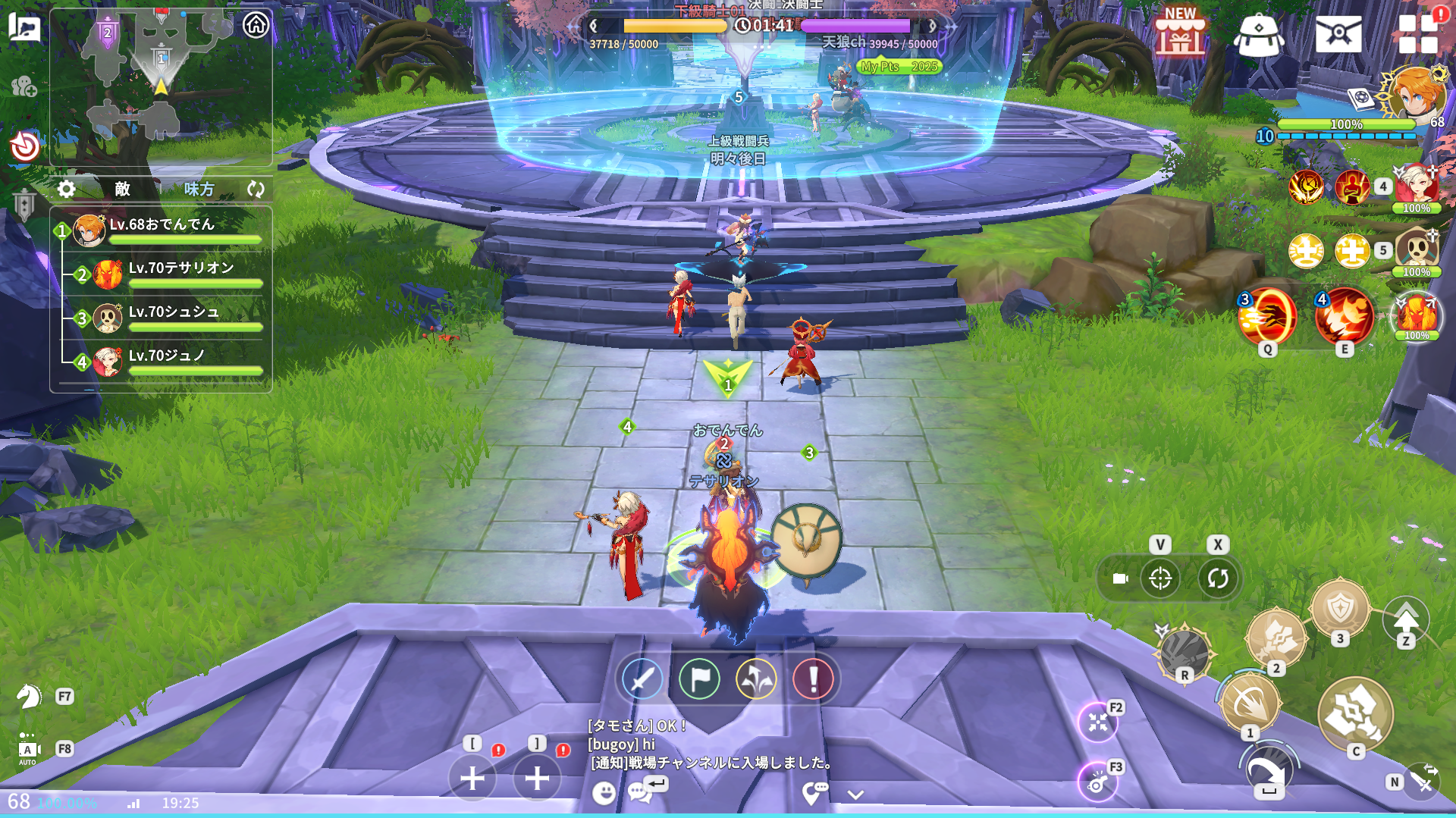Activate the jump arrow button
This screenshot has height=818, width=1456.
(x=1405, y=620)
